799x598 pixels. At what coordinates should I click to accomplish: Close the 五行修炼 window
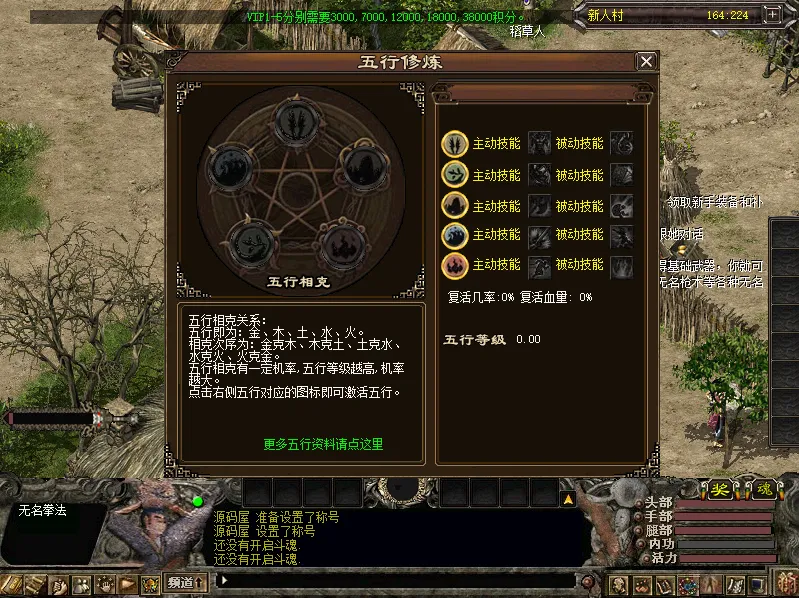click(x=646, y=62)
